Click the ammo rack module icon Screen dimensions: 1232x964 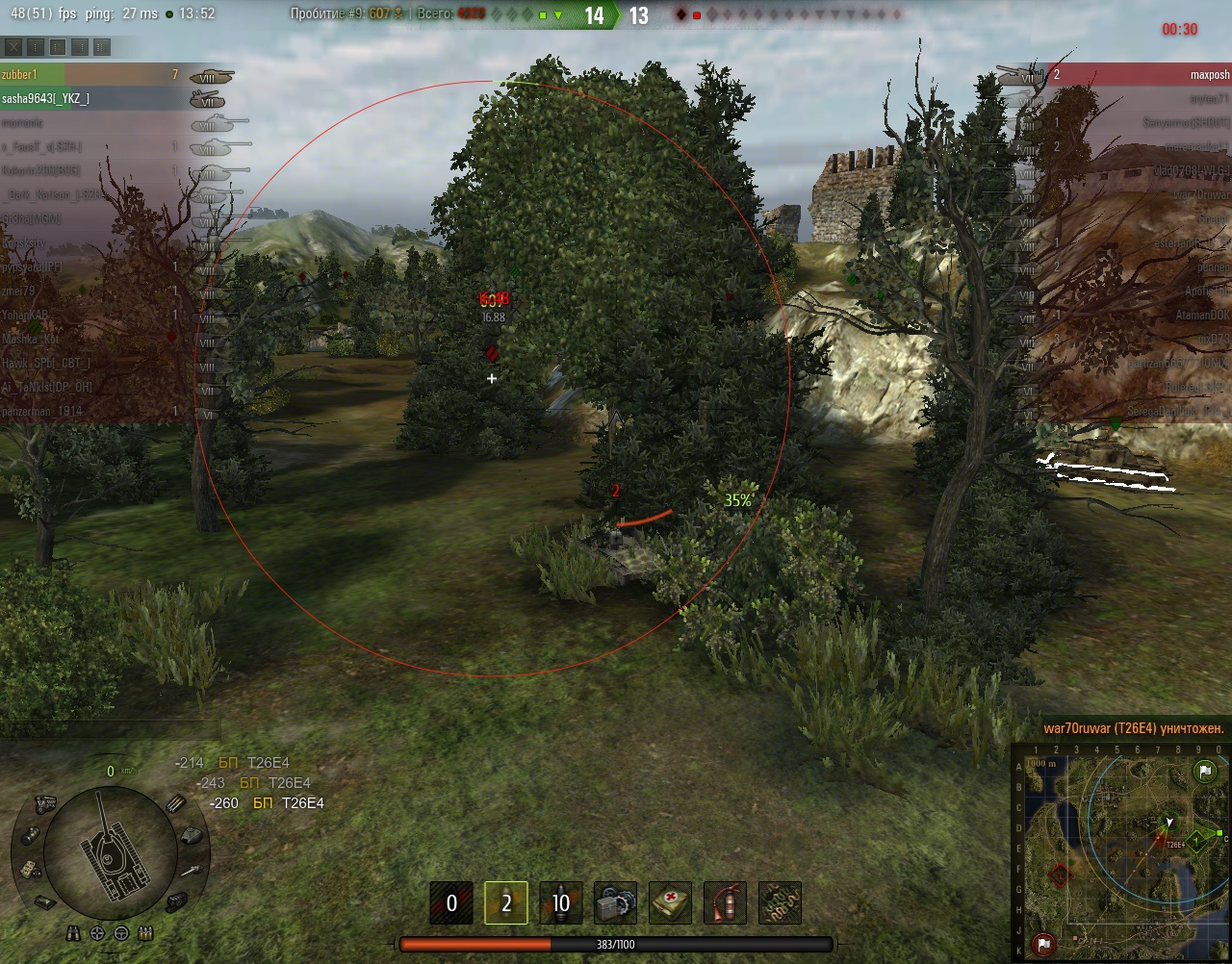click(x=176, y=803)
